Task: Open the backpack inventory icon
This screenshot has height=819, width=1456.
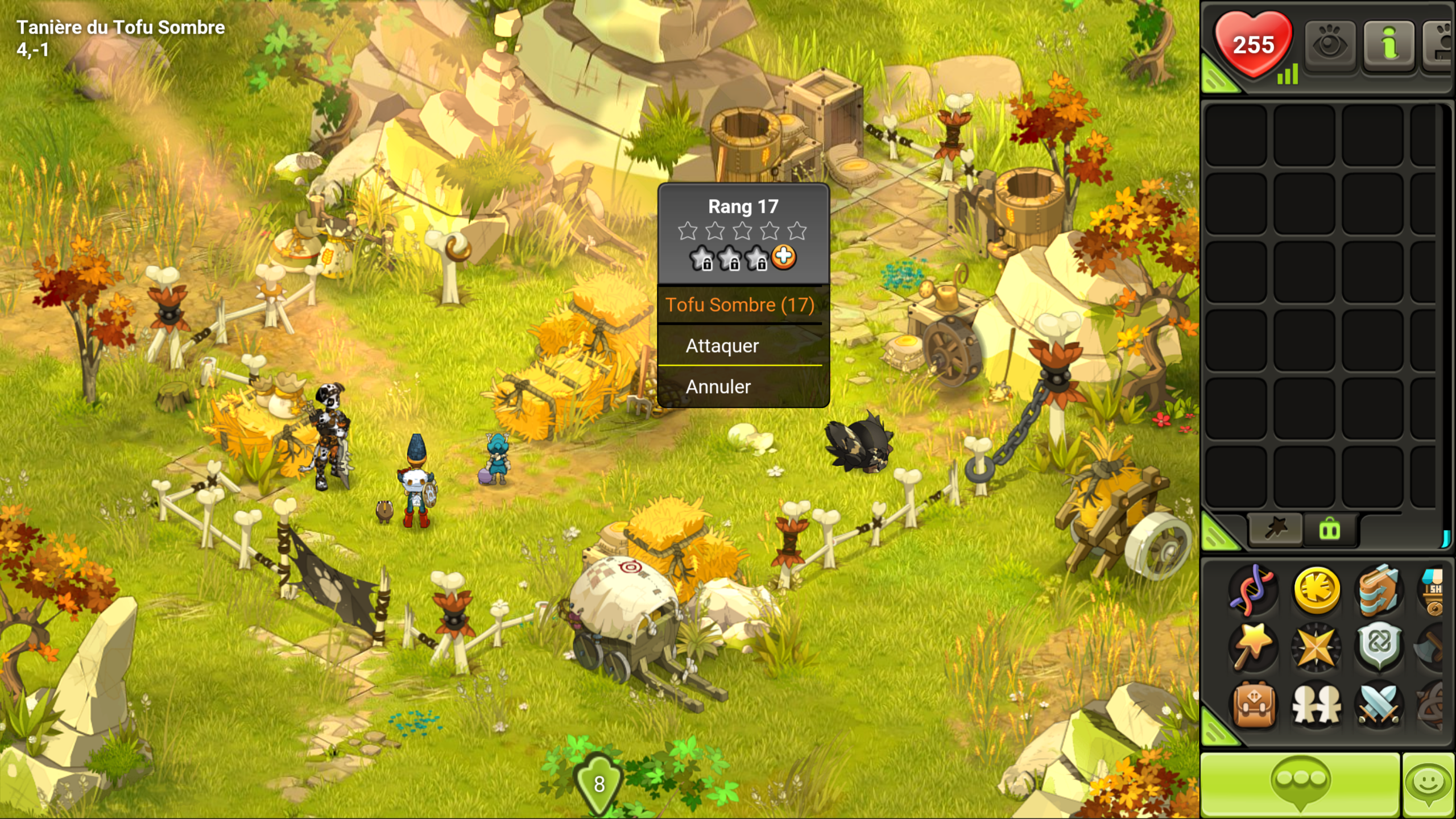Action: 1254,705
